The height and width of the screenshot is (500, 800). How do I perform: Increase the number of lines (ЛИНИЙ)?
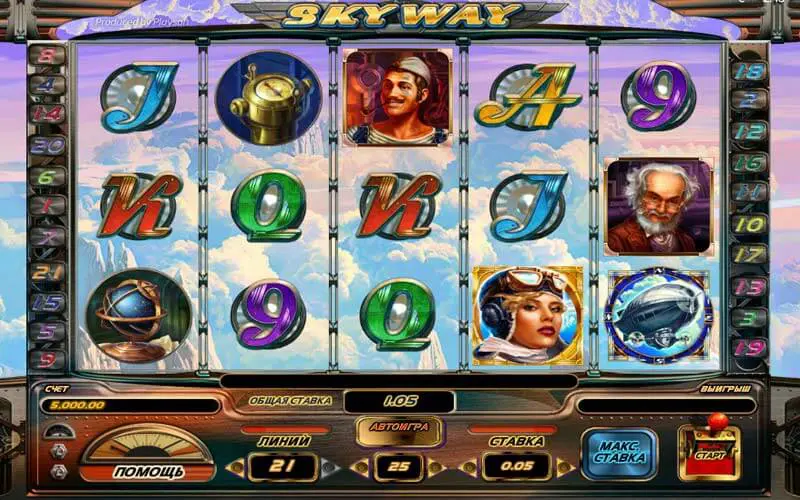331,466
